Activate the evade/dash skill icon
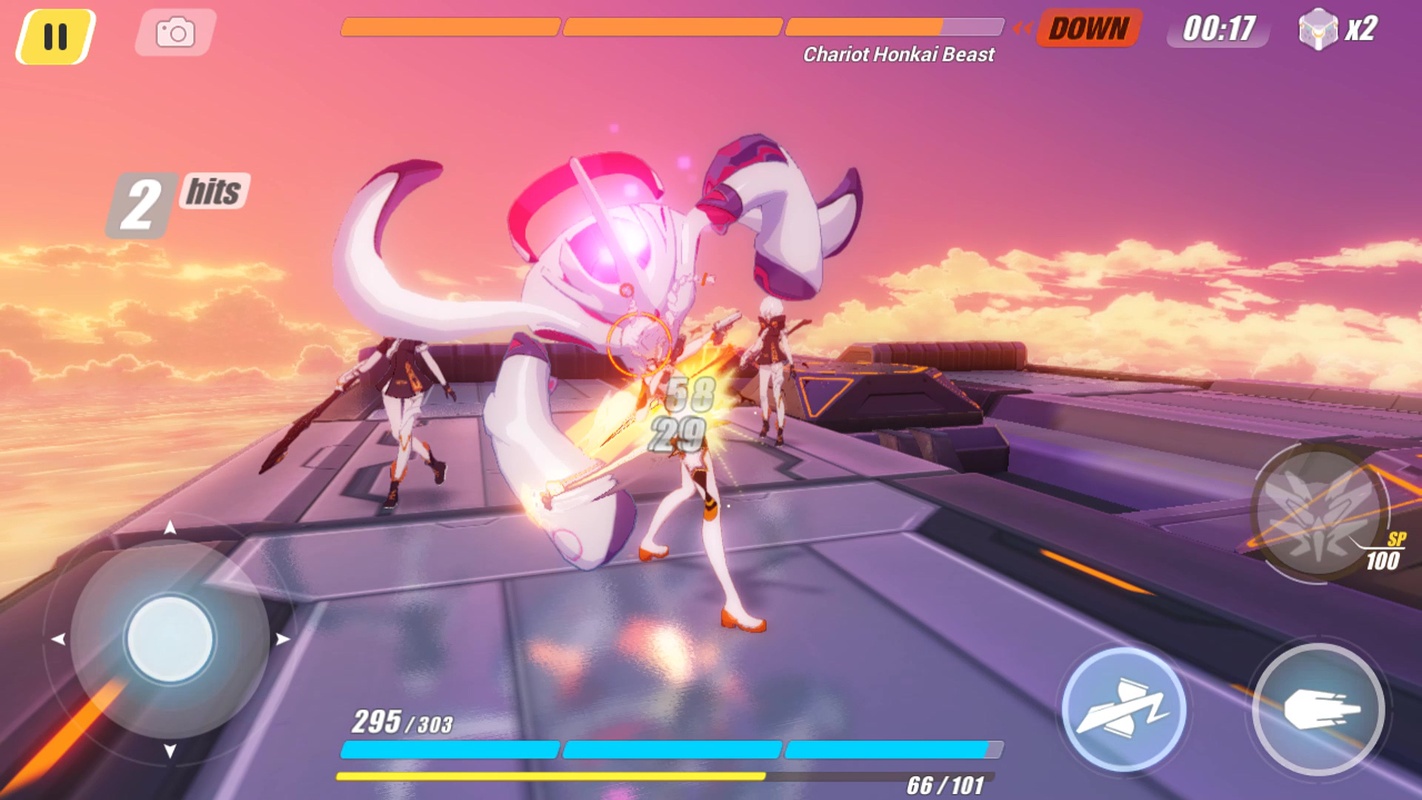Image resolution: width=1422 pixels, height=800 pixels. coord(1124,709)
